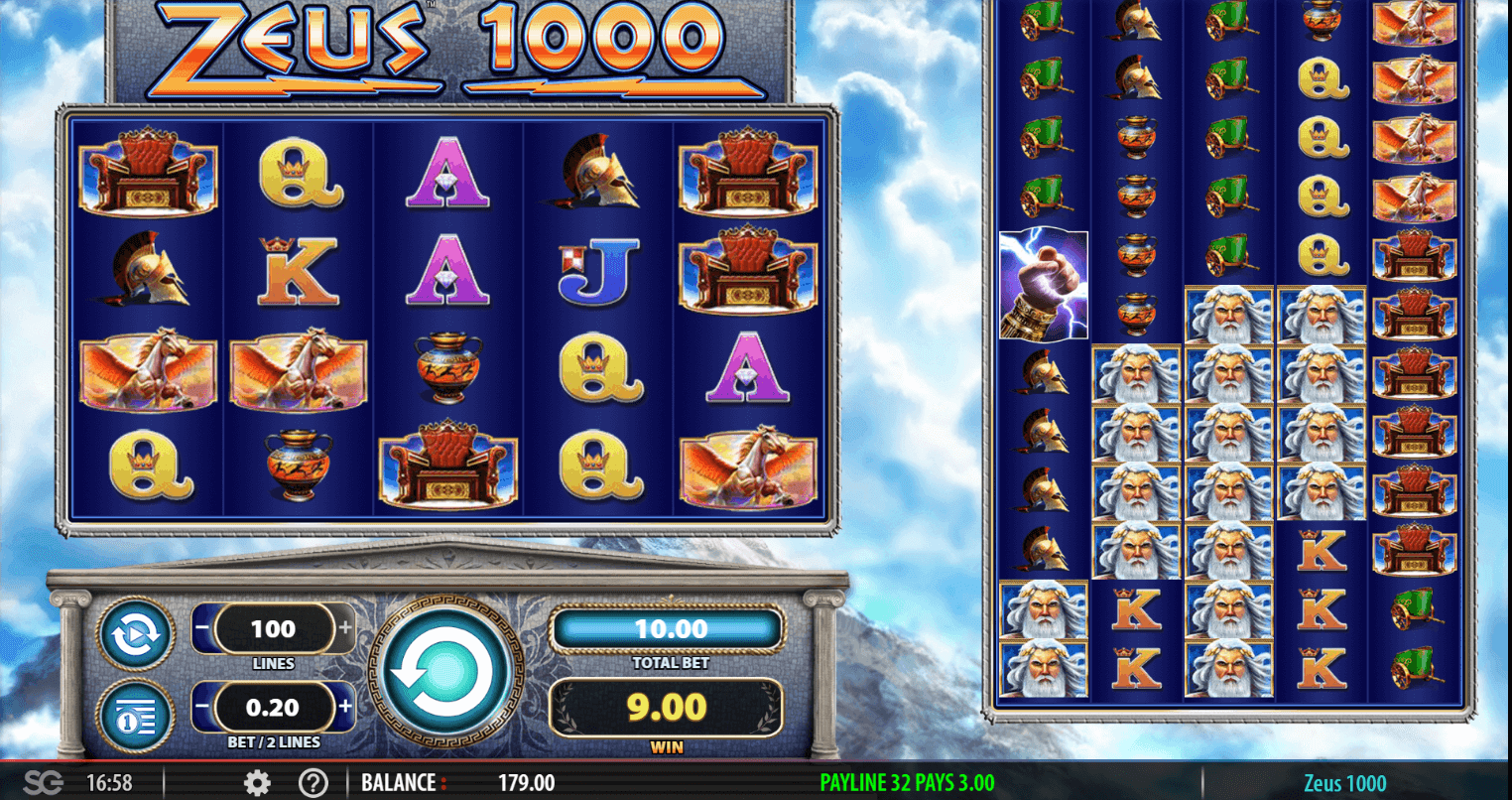This screenshot has height=800, width=1512.
Task: Open the settings gear
Action: tap(257, 783)
